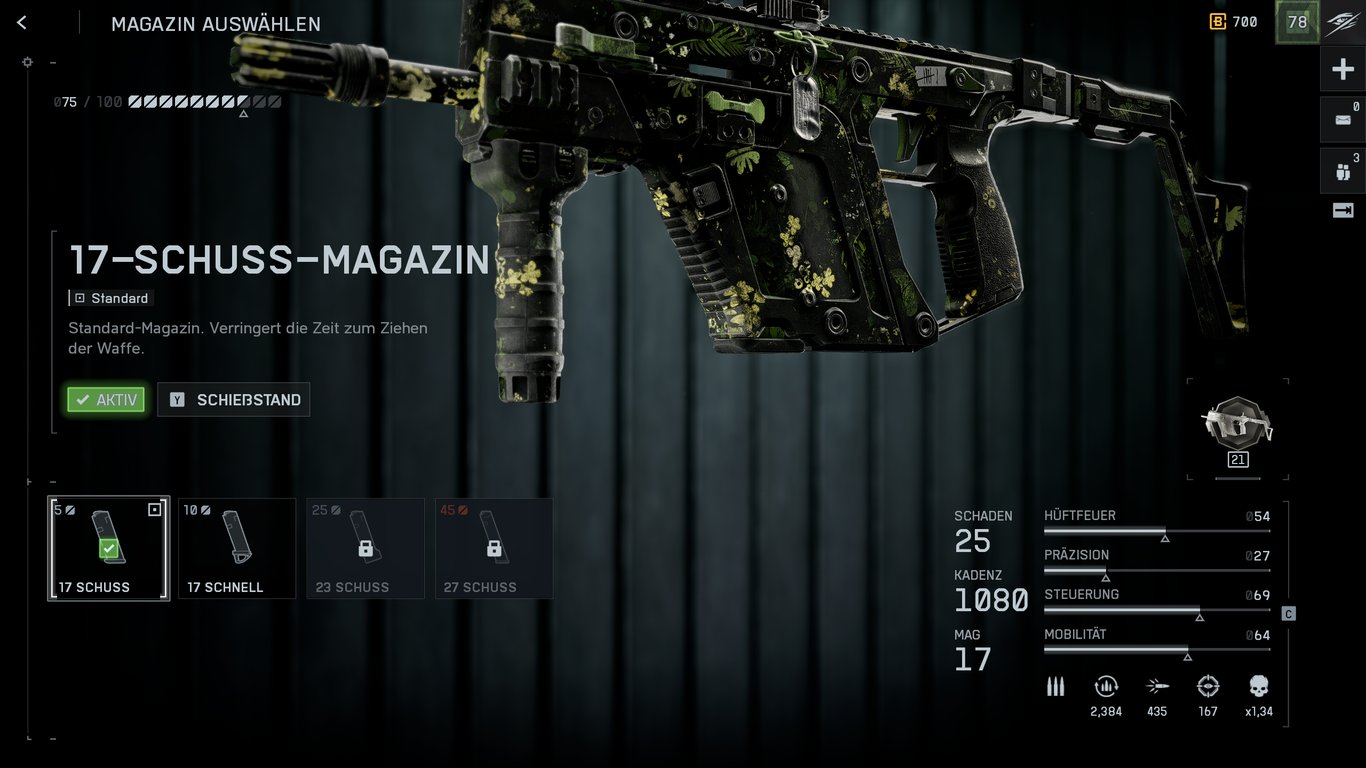1366x768 pixels.
Task: Click the ammo type icon above stat 2,384
Action: click(x=1055, y=686)
